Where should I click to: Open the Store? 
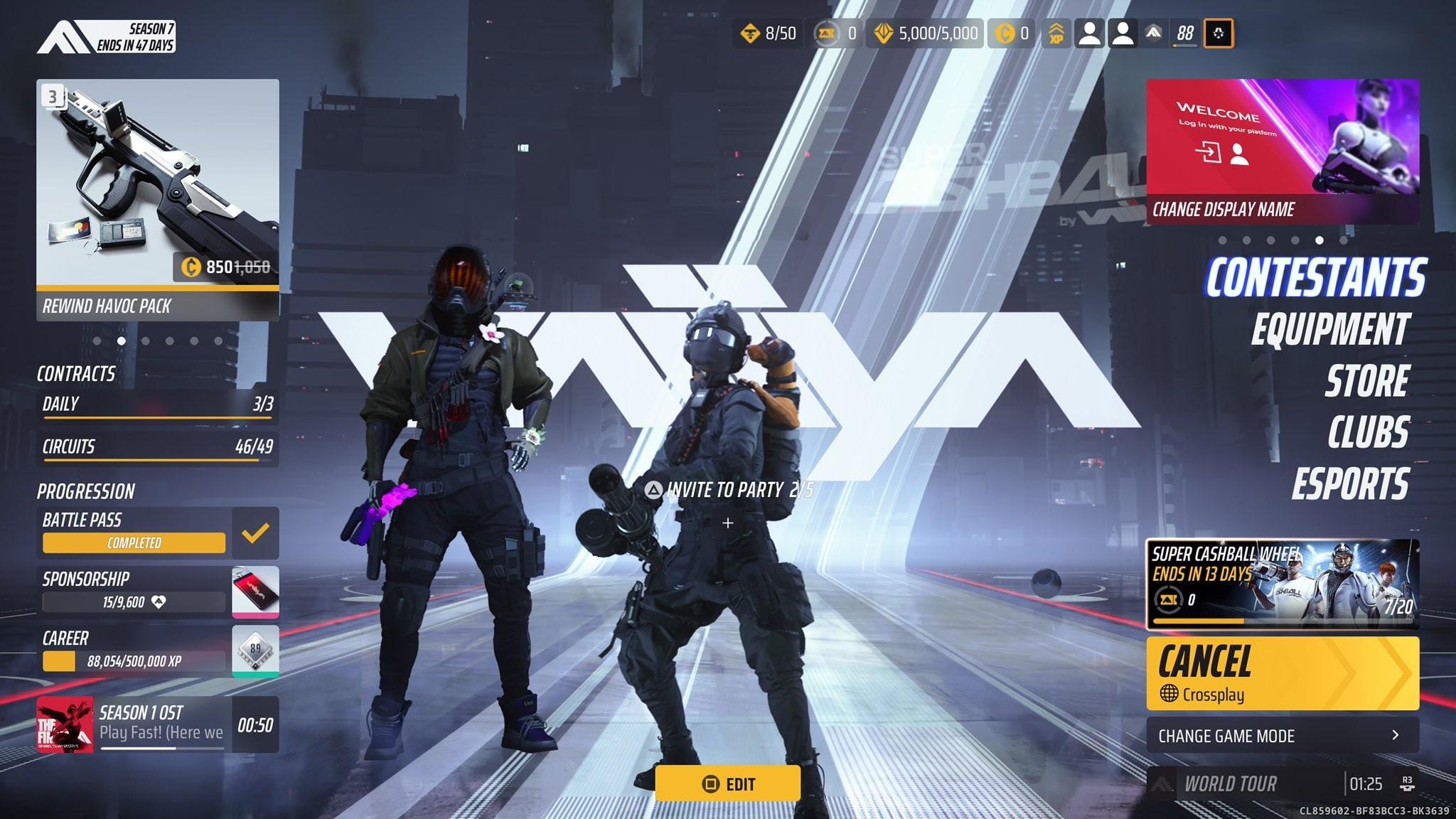pos(1366,381)
